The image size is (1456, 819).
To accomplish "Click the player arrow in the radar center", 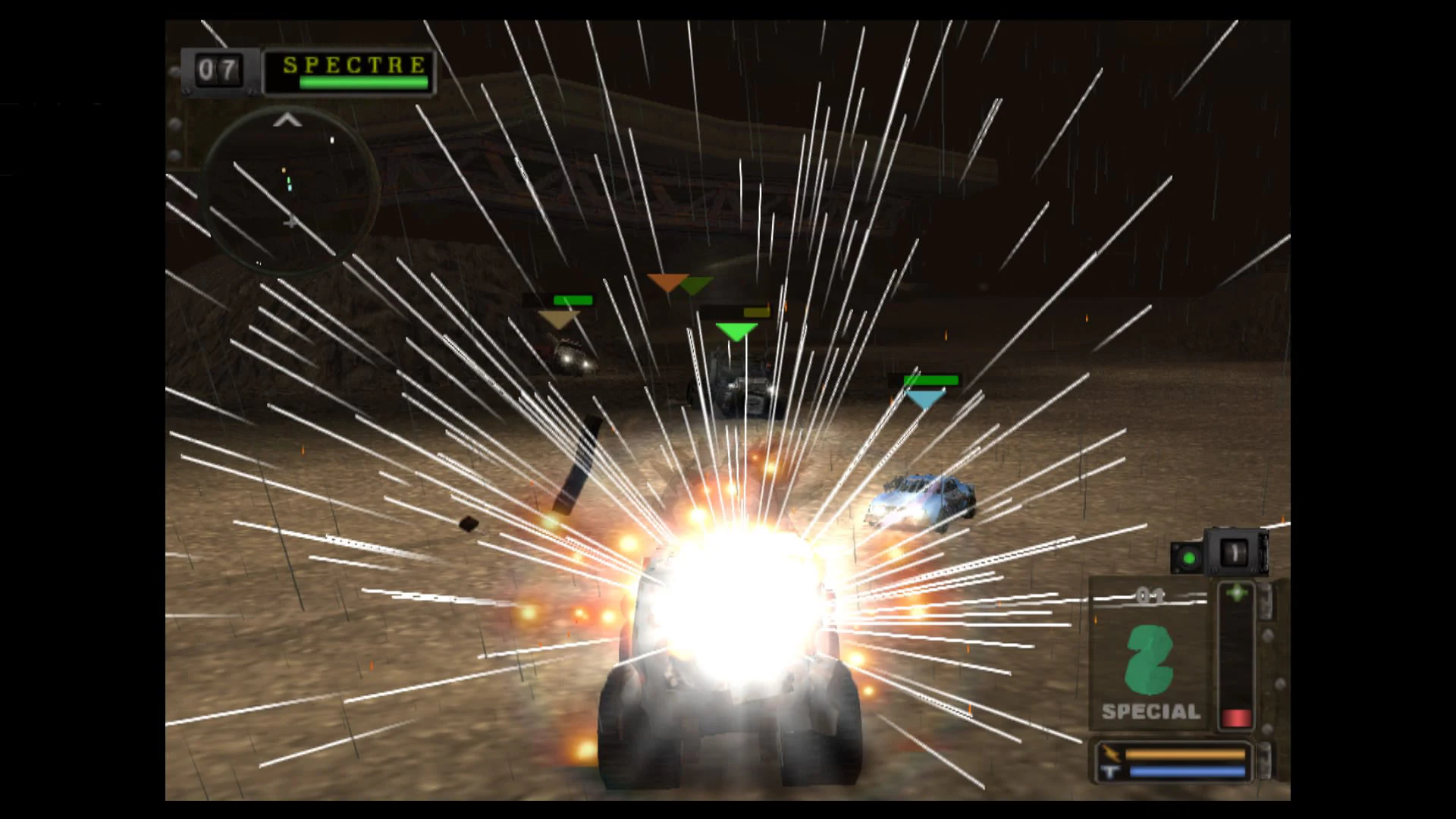I will click(290, 221).
